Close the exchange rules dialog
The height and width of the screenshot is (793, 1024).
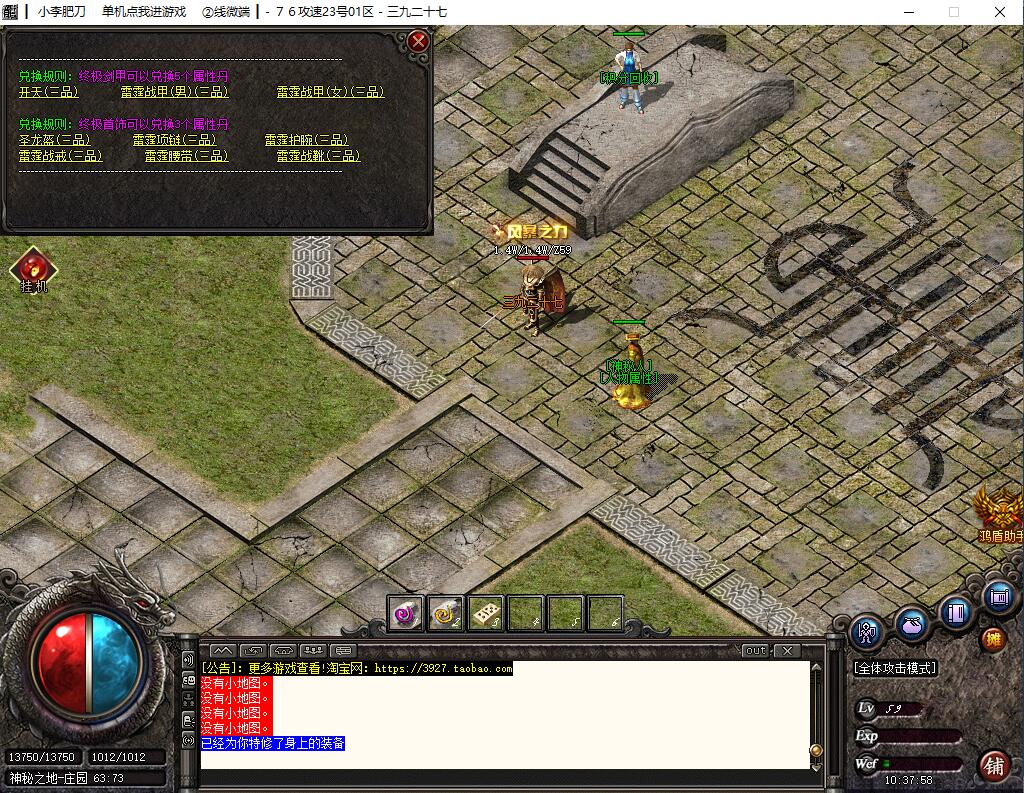pyautogui.click(x=419, y=41)
